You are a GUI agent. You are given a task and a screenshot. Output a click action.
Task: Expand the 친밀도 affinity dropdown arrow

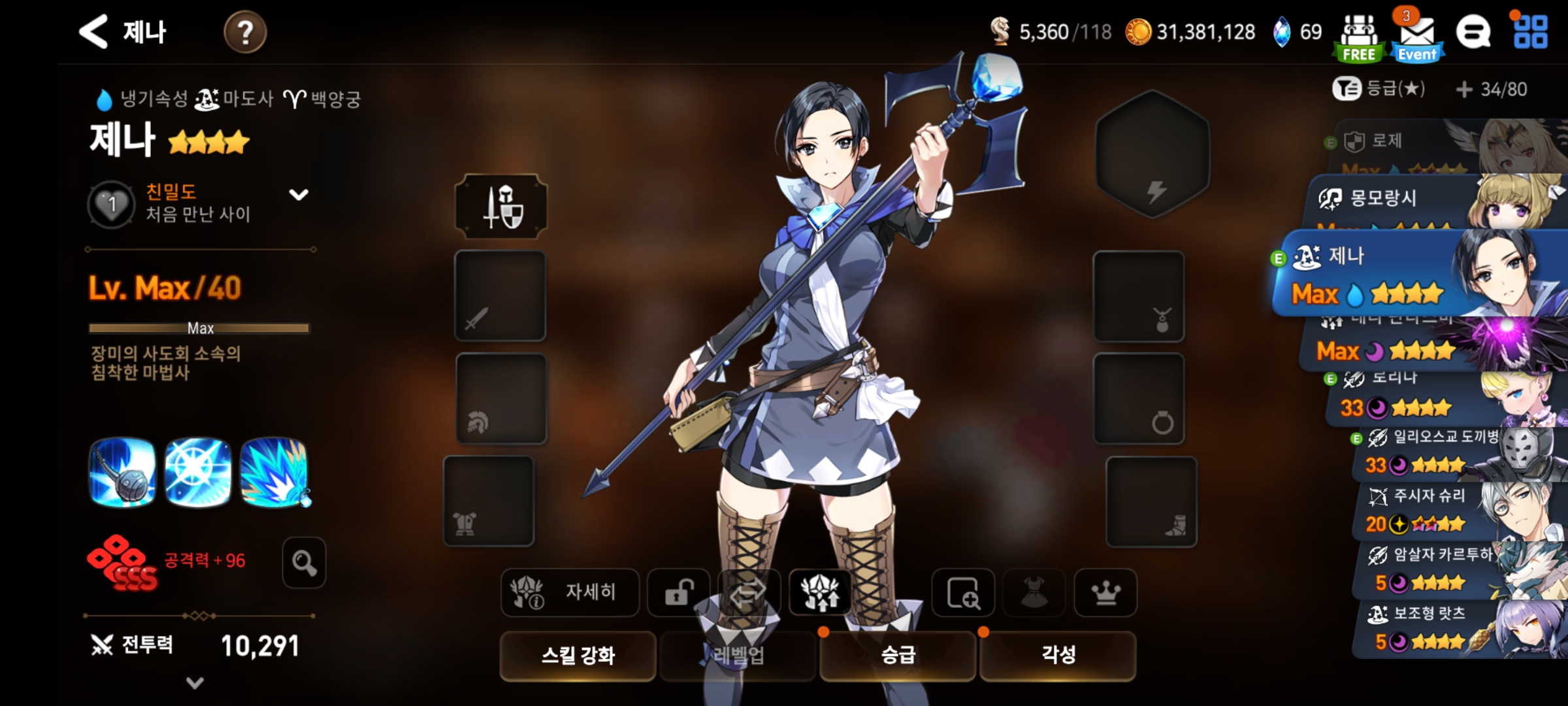coord(299,195)
